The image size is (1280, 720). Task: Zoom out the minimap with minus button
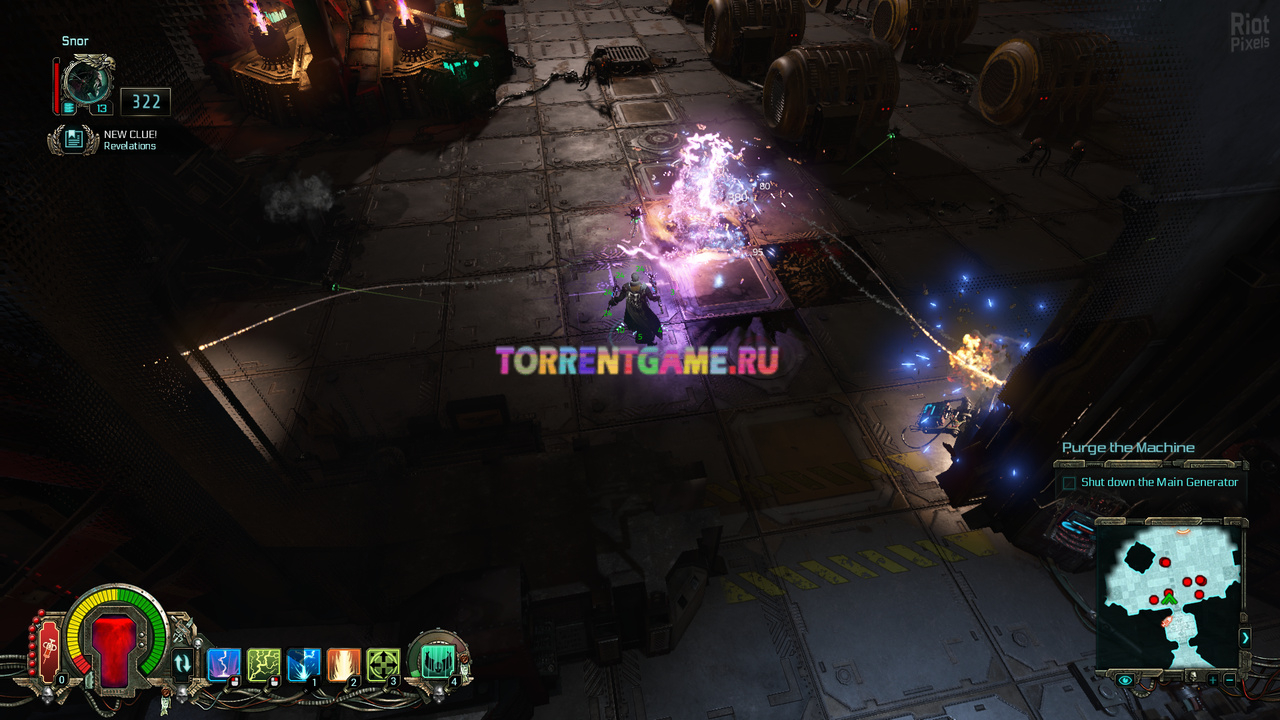(1229, 680)
